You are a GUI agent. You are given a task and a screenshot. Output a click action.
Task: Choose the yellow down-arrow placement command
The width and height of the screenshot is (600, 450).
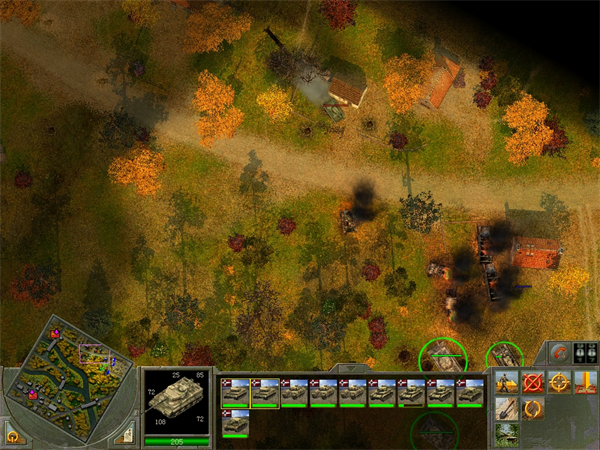[586, 381]
